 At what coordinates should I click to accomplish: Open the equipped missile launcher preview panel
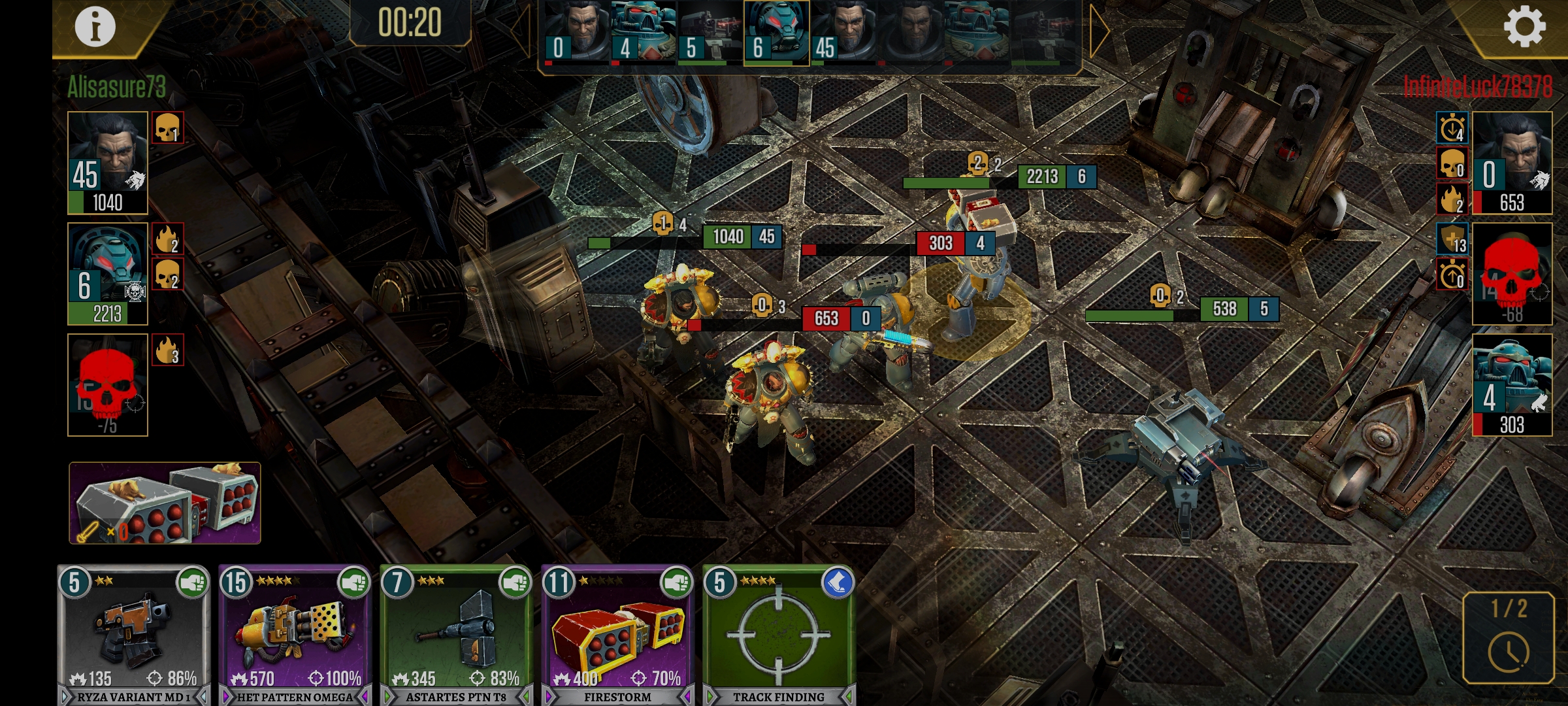pos(165,503)
